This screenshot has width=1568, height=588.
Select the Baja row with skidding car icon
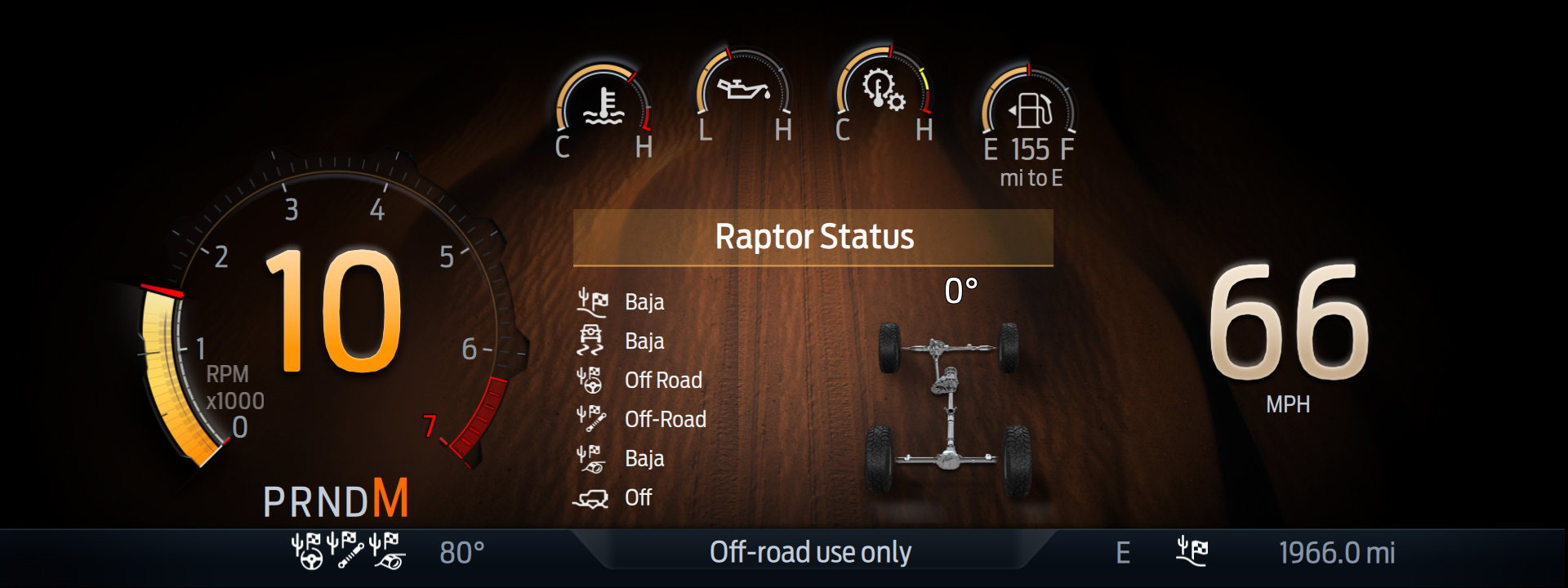[x=621, y=341]
